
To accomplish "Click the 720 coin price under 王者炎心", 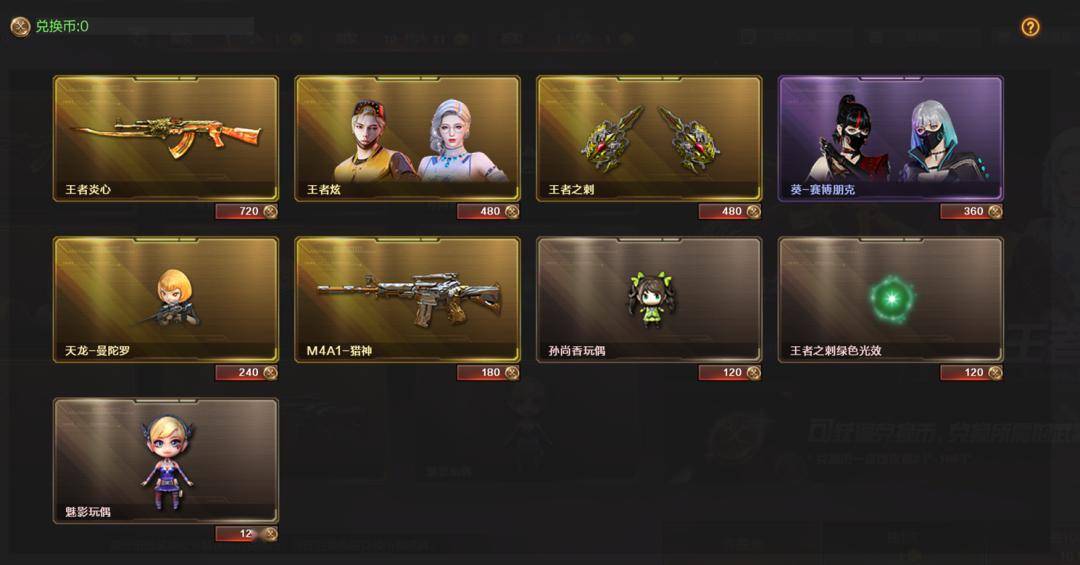I will click(246, 211).
